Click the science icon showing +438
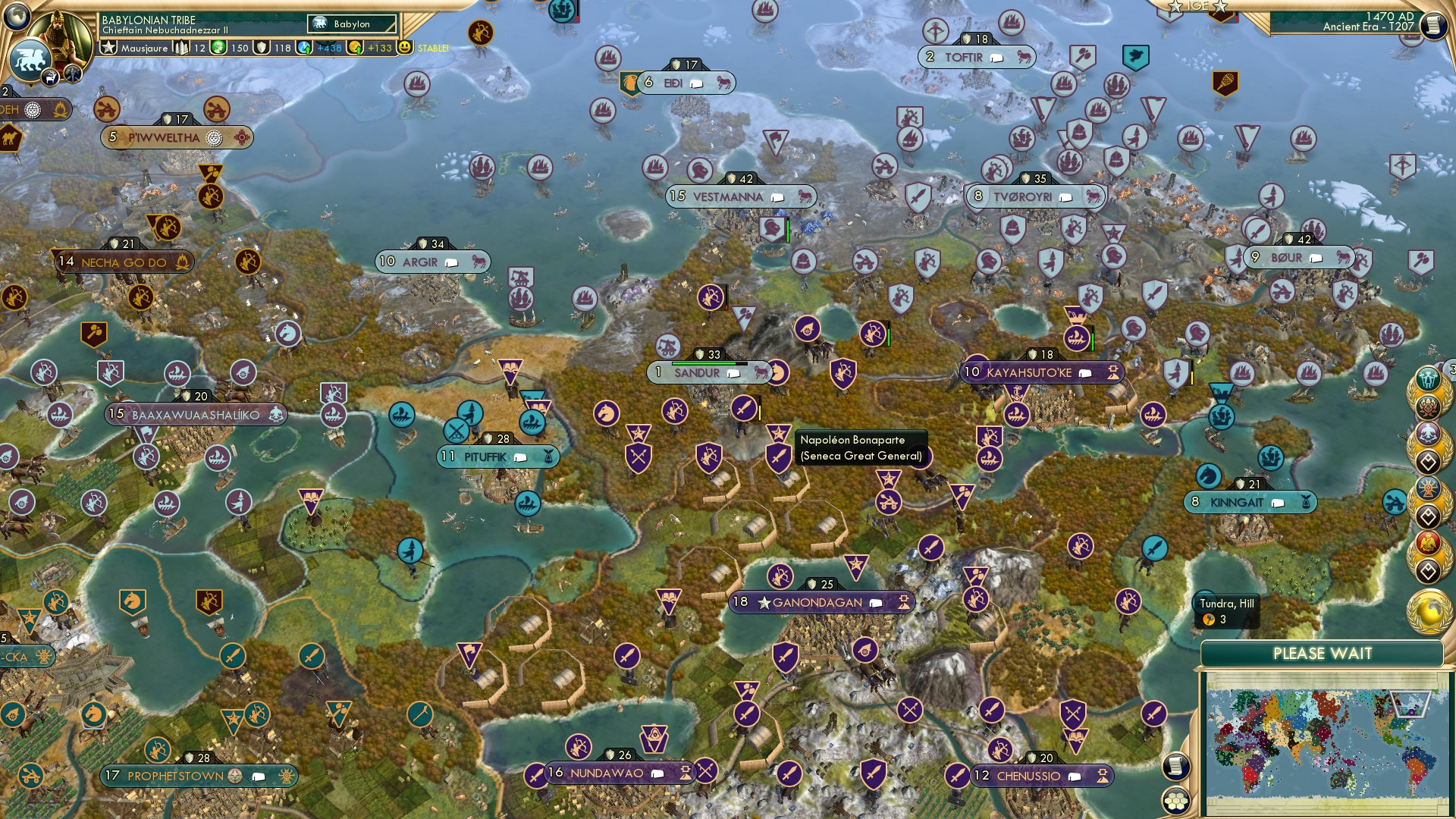This screenshot has width=1456, height=819. point(305,47)
